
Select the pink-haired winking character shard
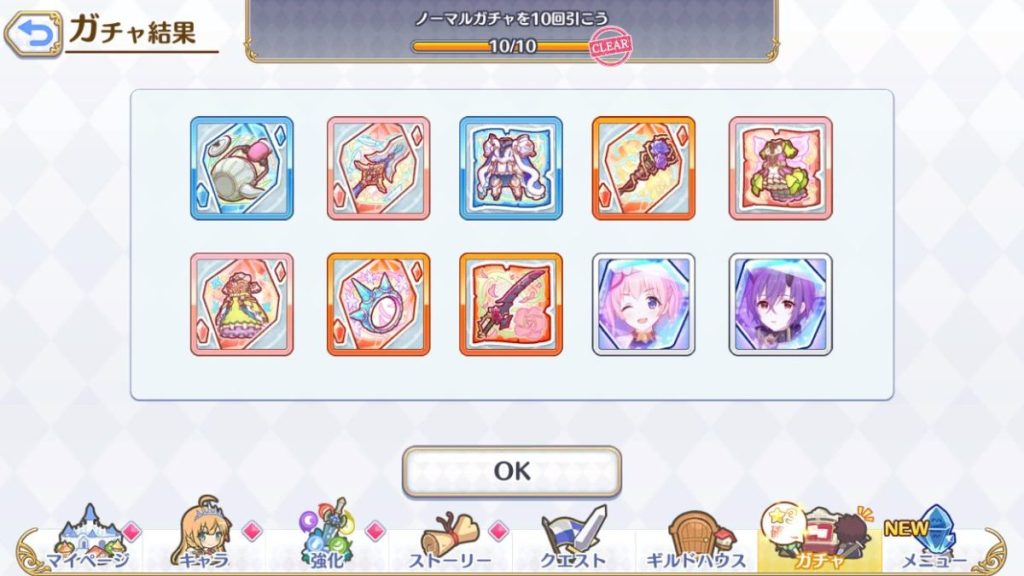[644, 304]
